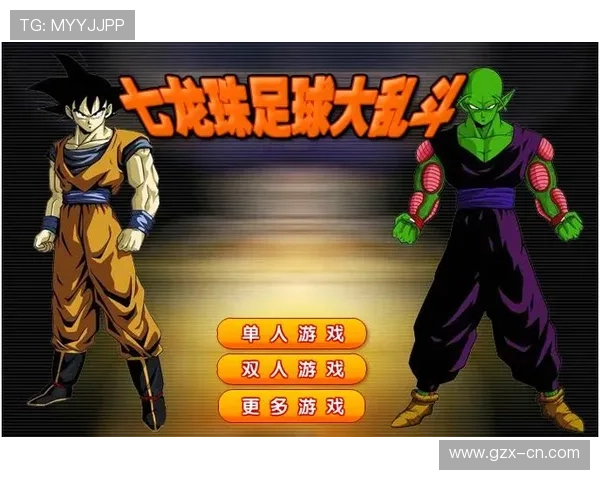Start single-player mode with 单人游戏
This screenshot has height=480, width=600.
pyautogui.click(x=292, y=333)
